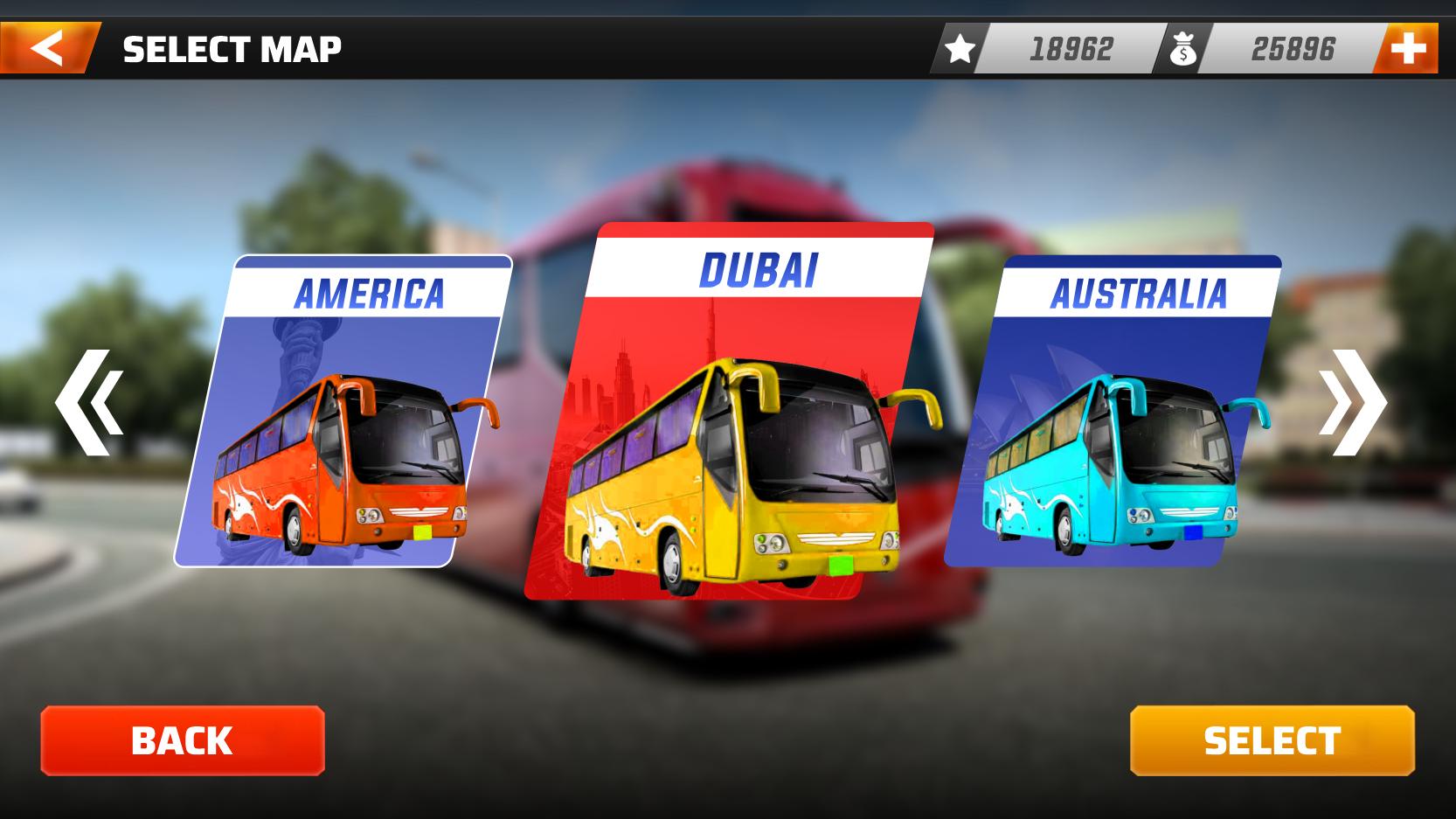This screenshot has width=1456, height=819.
Task: Add more coins with the plus button
Action: coord(1406,49)
